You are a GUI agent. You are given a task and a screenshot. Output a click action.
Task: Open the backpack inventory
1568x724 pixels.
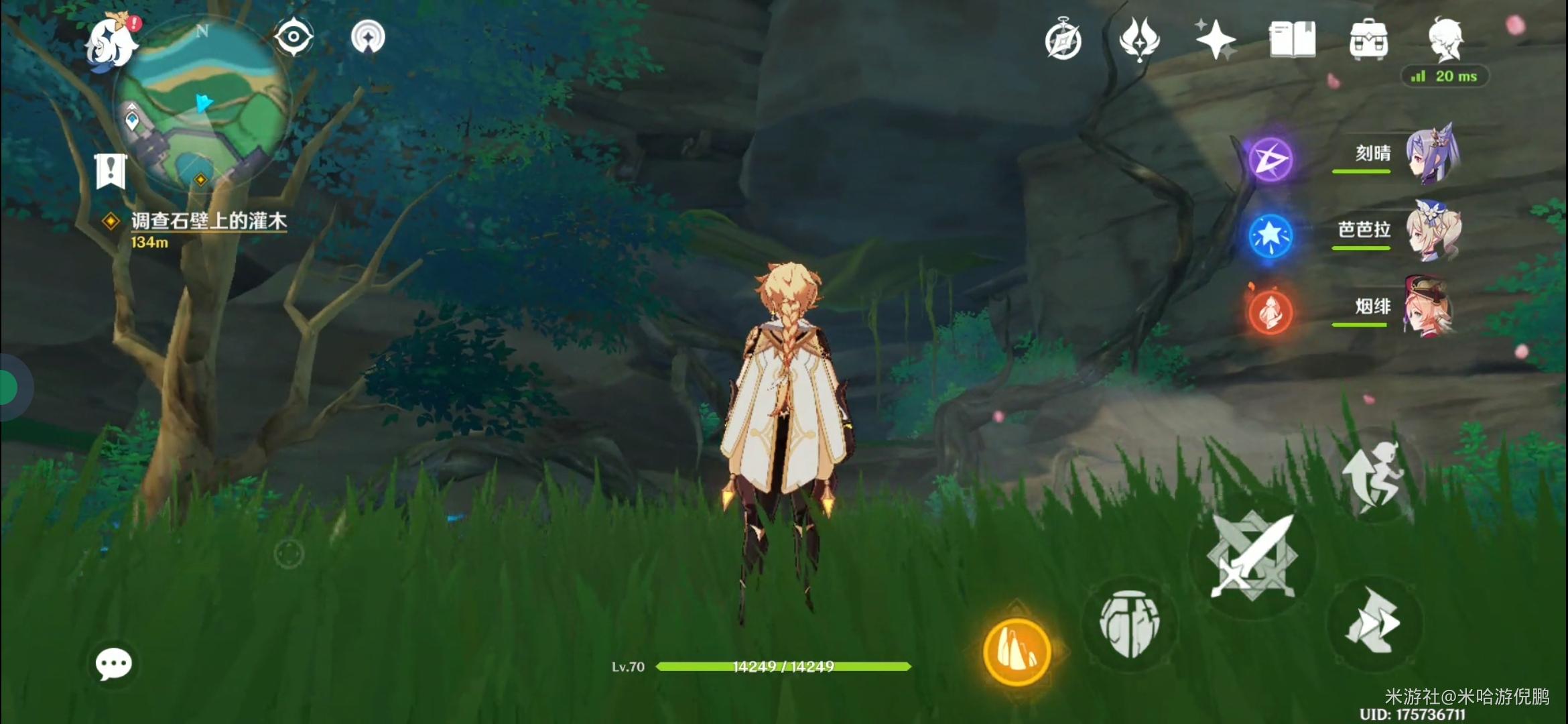click(x=1368, y=39)
